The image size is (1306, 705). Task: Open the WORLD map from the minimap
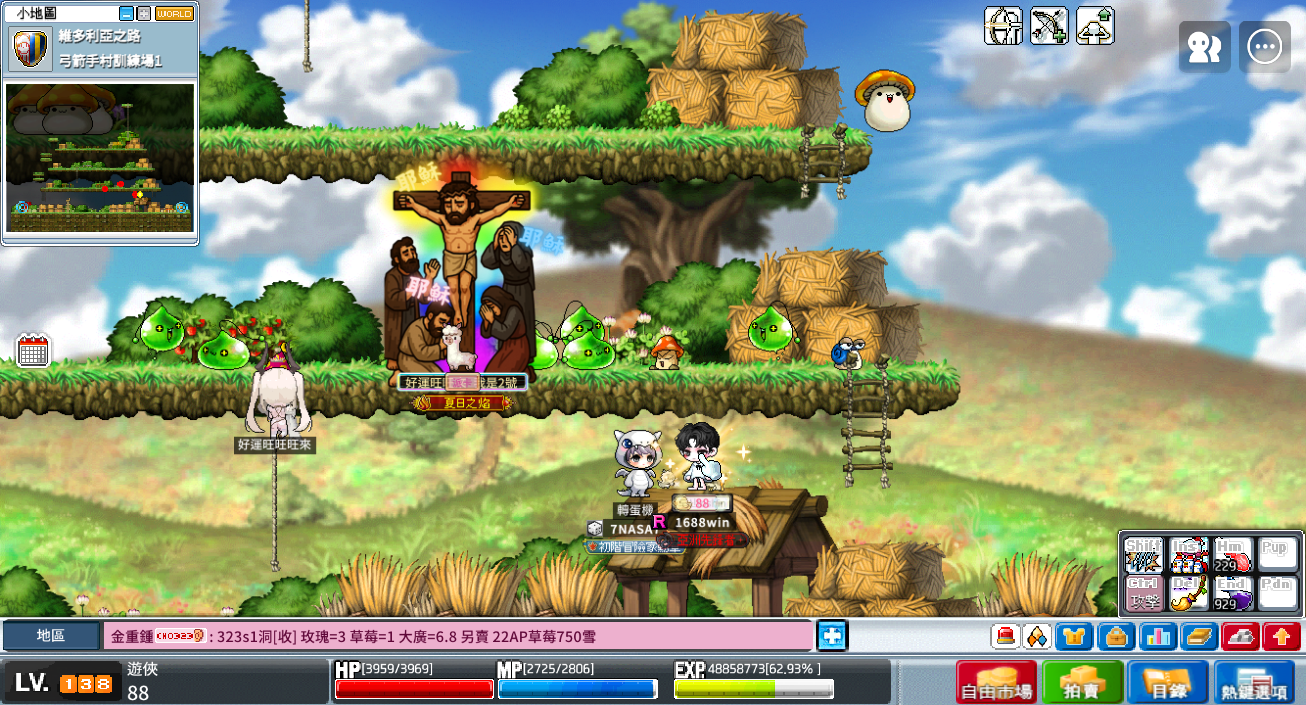[x=175, y=14]
